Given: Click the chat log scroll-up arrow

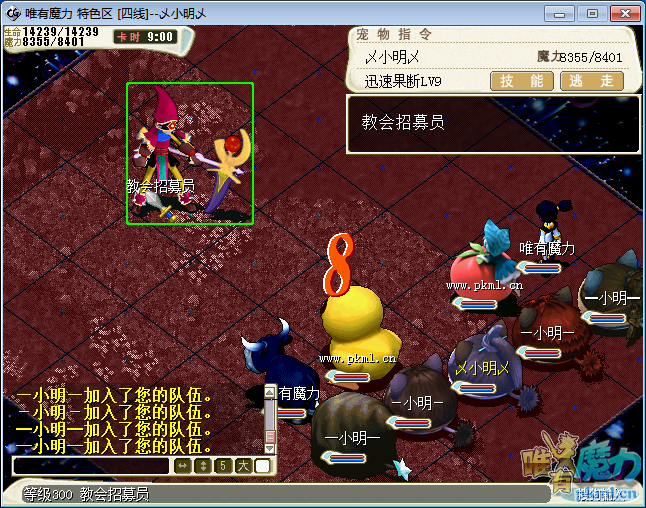Looking at the screenshot, I should point(269,393).
